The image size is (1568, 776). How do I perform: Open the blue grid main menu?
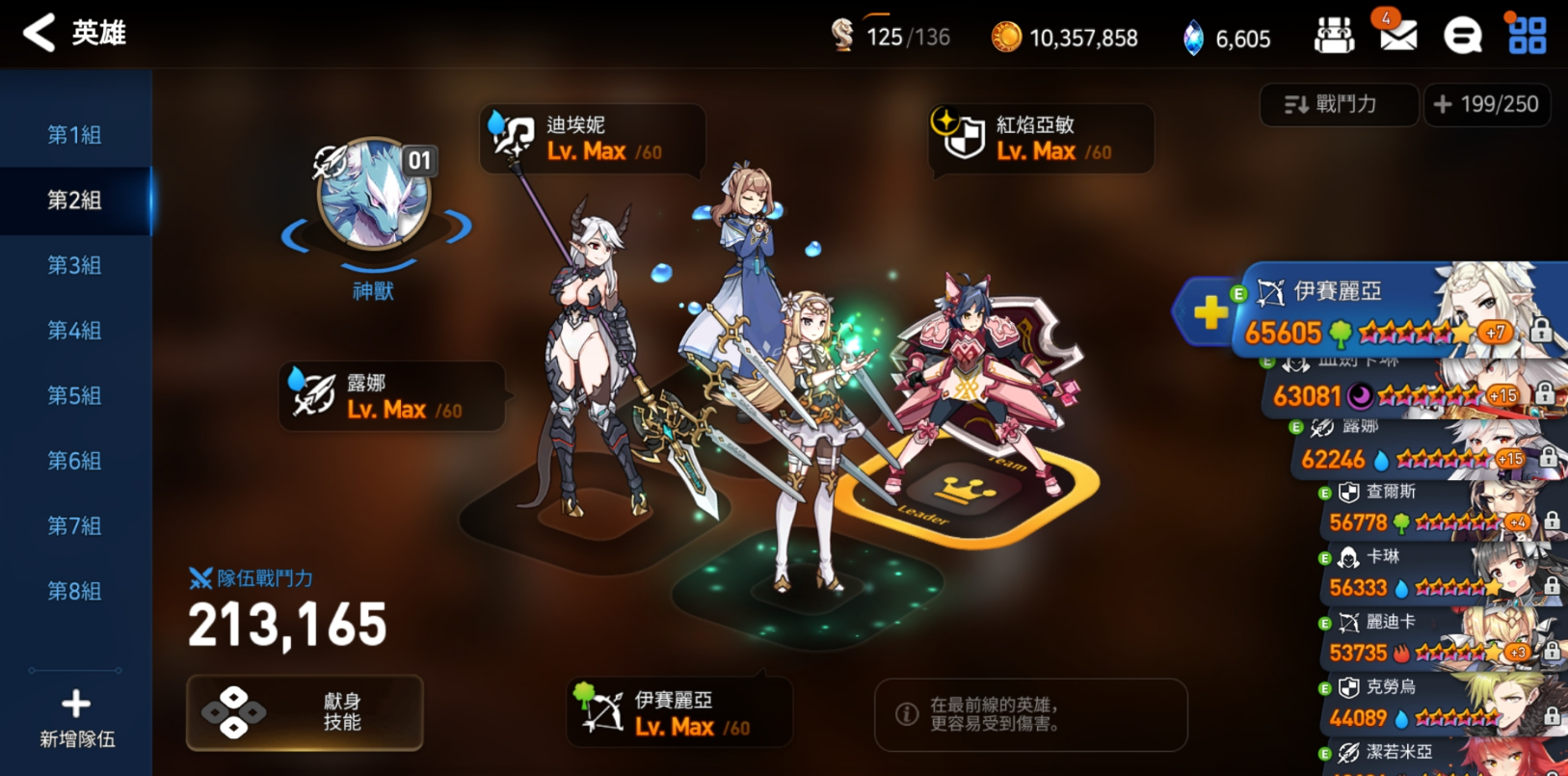click(x=1527, y=36)
